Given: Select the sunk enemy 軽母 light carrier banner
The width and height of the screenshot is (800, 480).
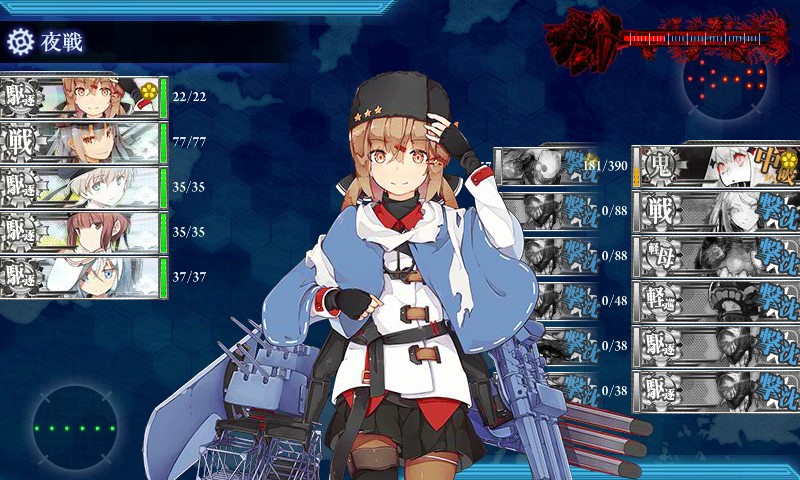Looking at the screenshot, I should (715, 256).
